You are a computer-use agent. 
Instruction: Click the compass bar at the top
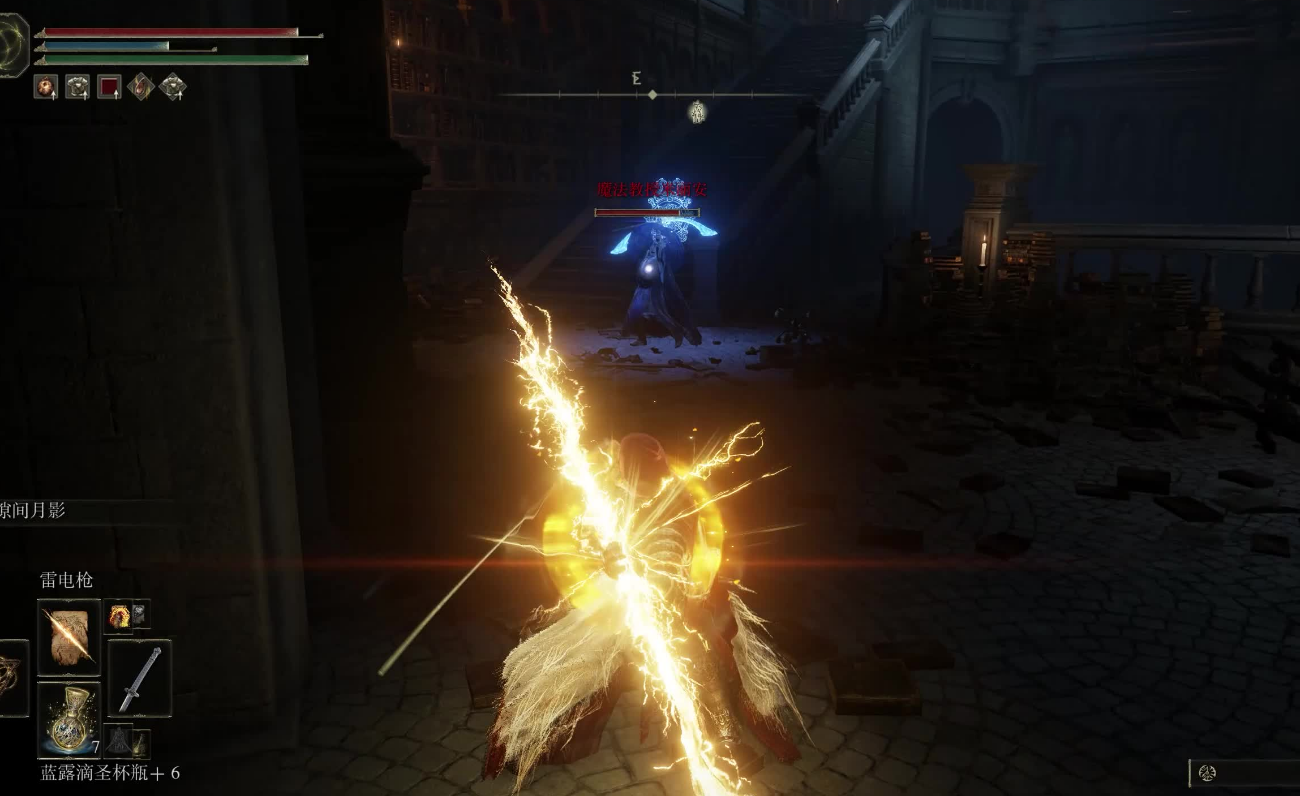(652, 94)
